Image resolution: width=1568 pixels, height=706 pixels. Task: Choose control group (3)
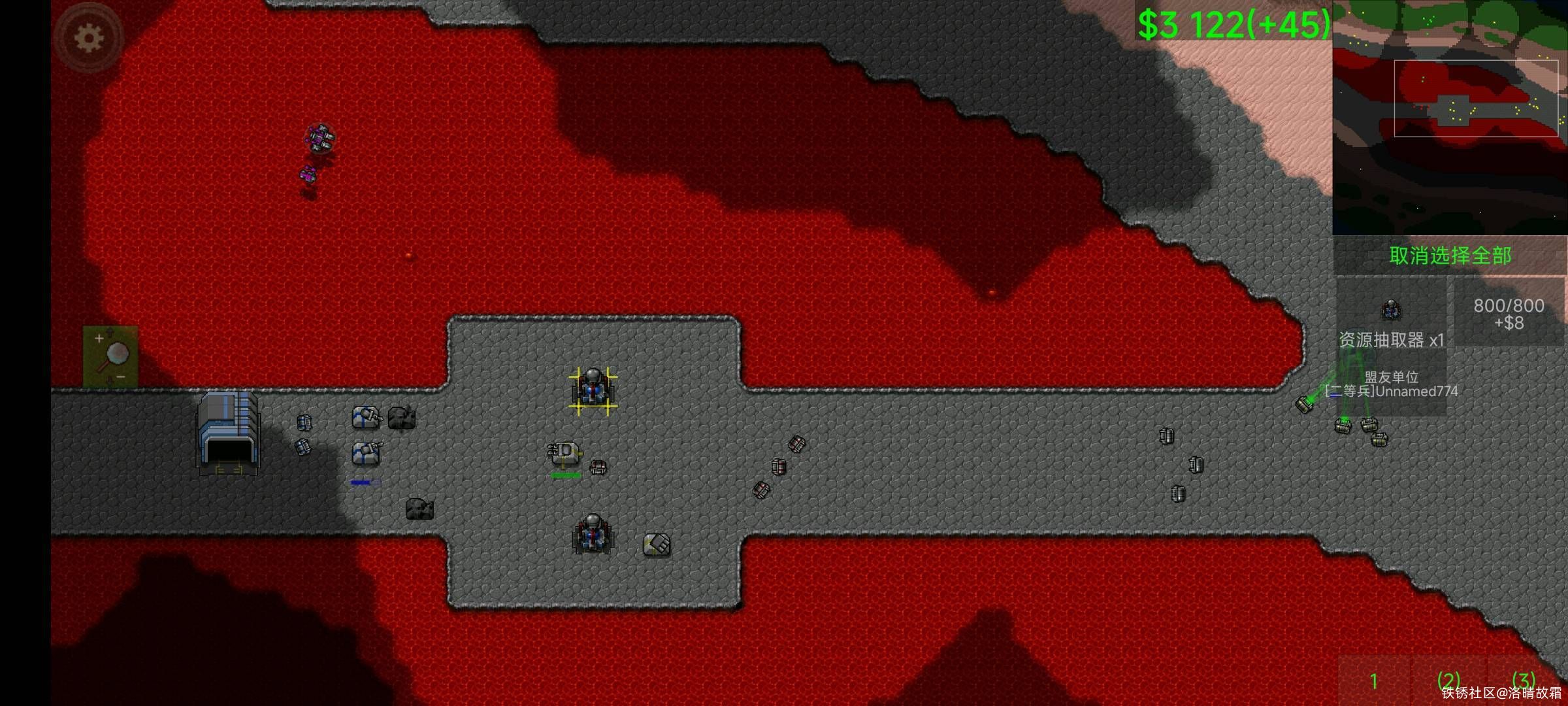[x=1524, y=680]
